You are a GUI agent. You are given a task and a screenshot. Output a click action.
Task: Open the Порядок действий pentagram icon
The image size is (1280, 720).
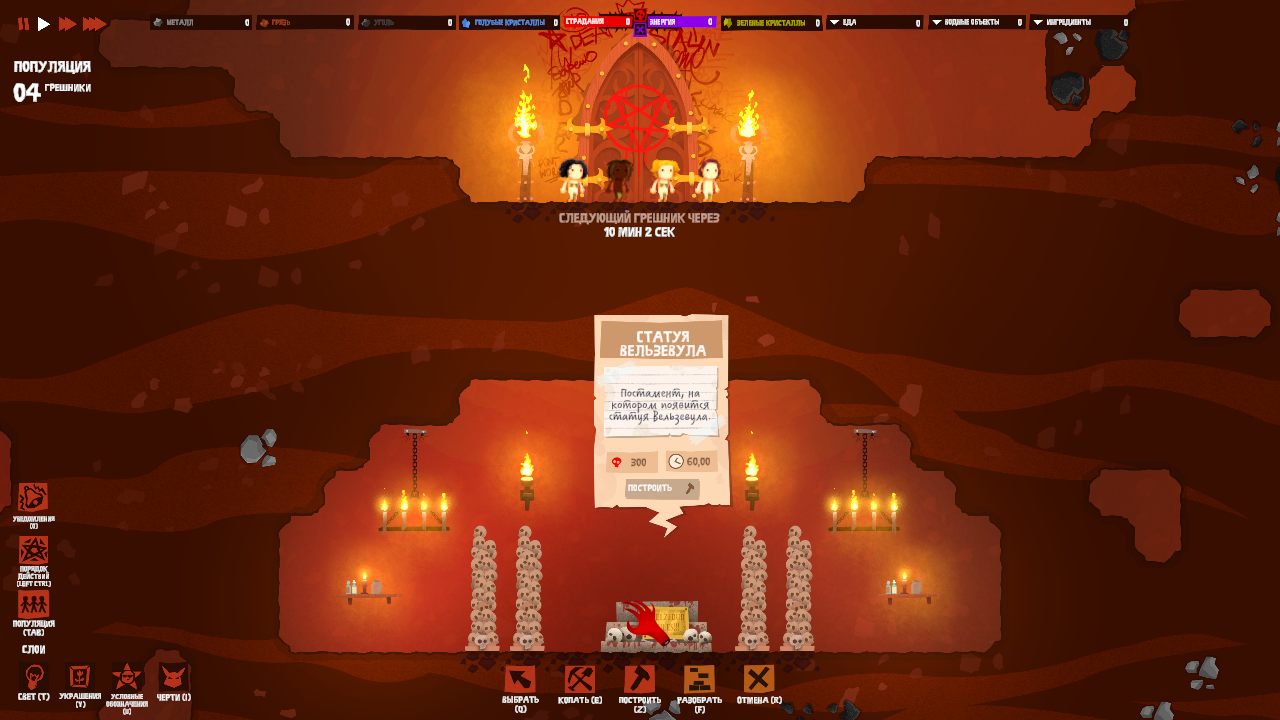33,551
